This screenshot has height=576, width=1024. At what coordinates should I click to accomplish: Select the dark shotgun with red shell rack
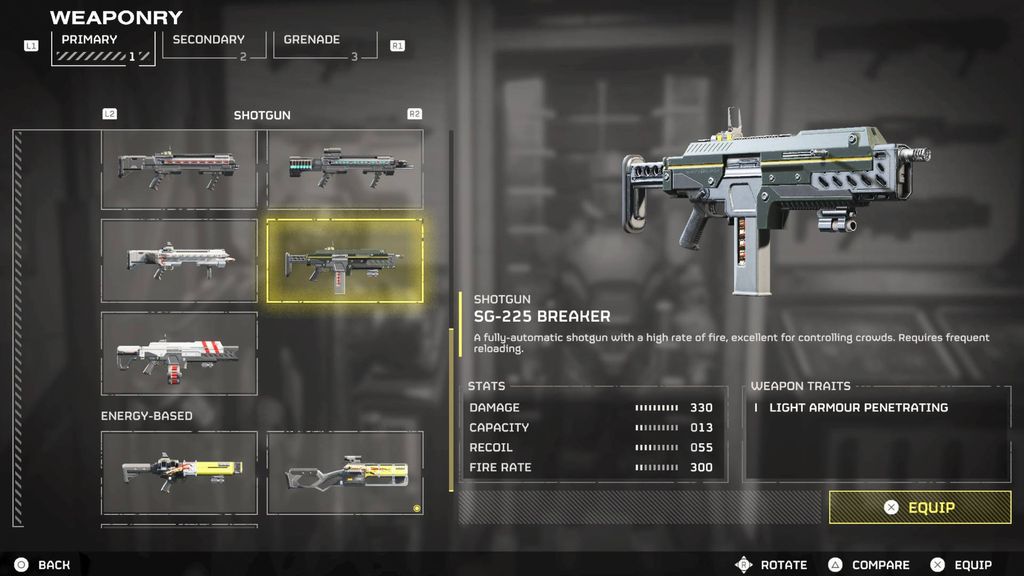[x=179, y=169]
